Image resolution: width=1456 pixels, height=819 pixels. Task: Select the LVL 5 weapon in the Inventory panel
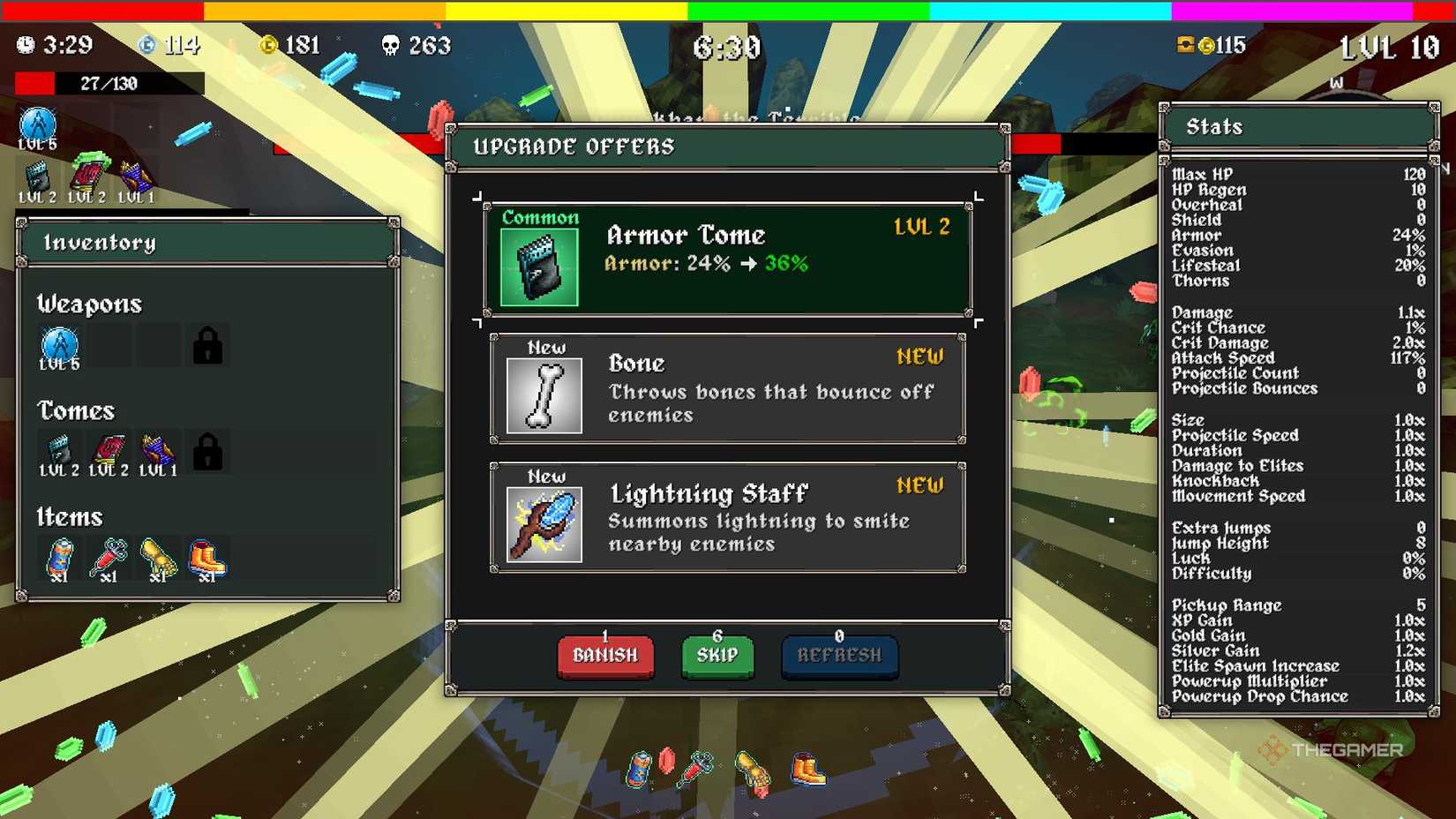[x=60, y=347]
